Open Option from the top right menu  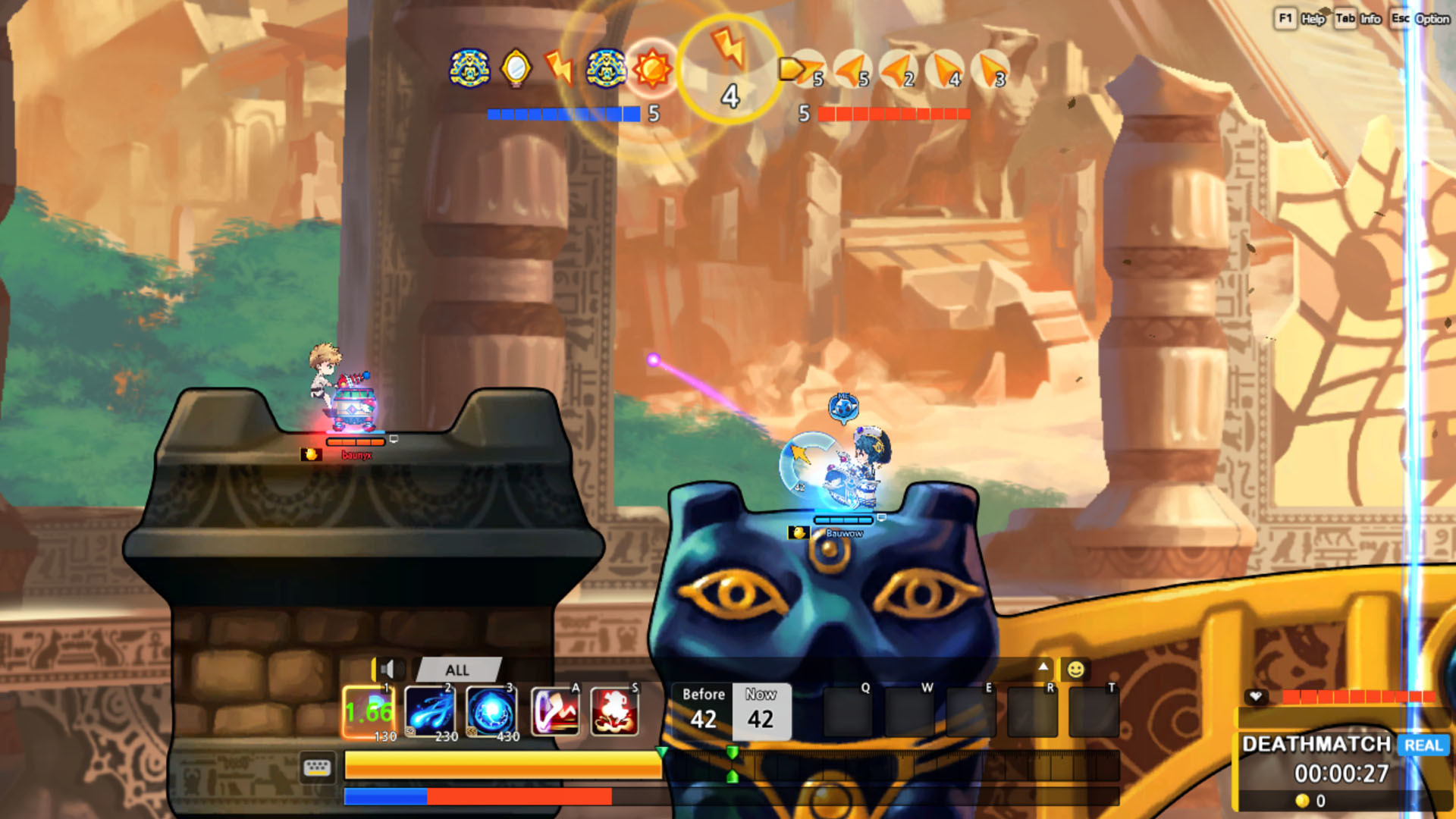coord(1436,20)
